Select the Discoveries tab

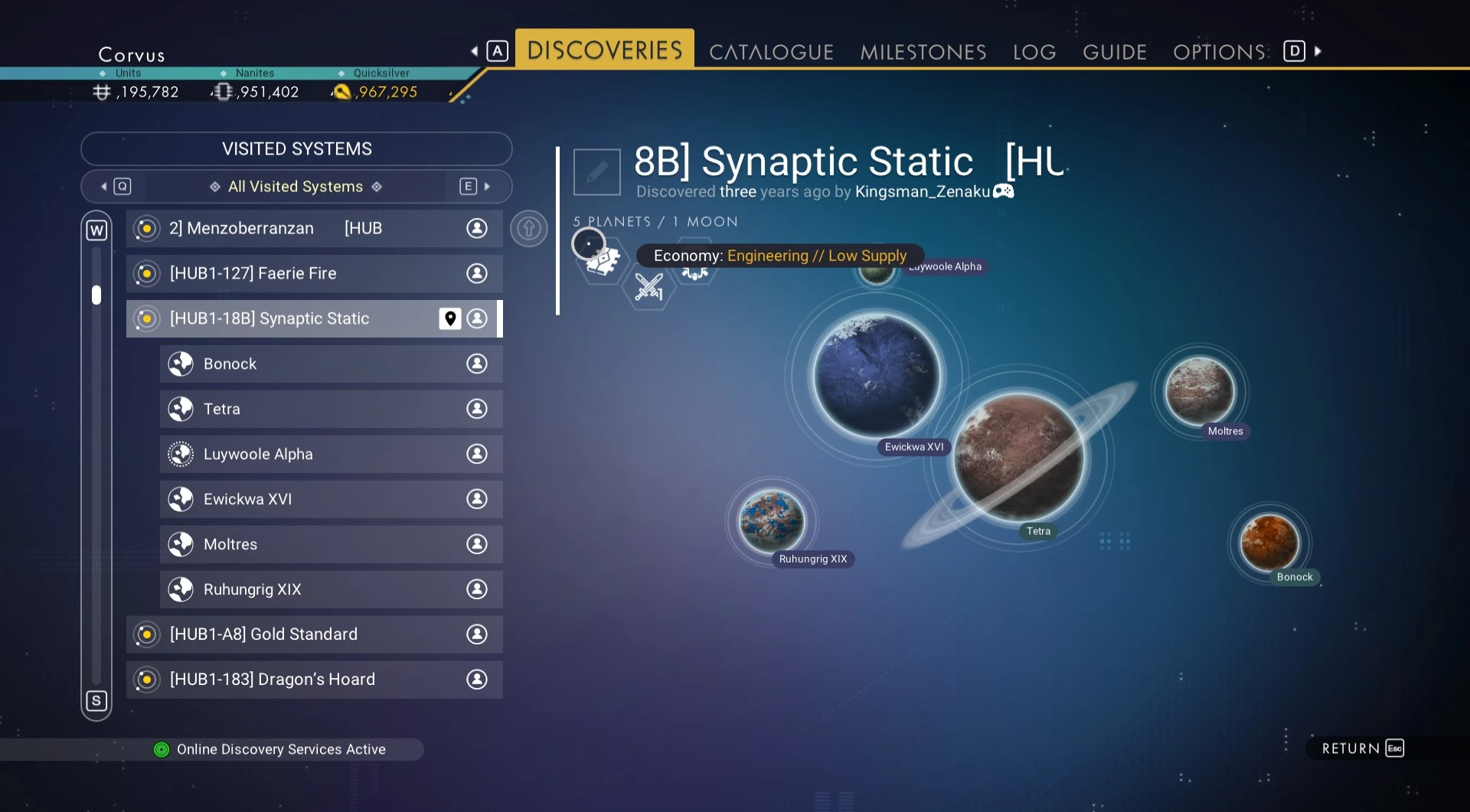click(604, 51)
